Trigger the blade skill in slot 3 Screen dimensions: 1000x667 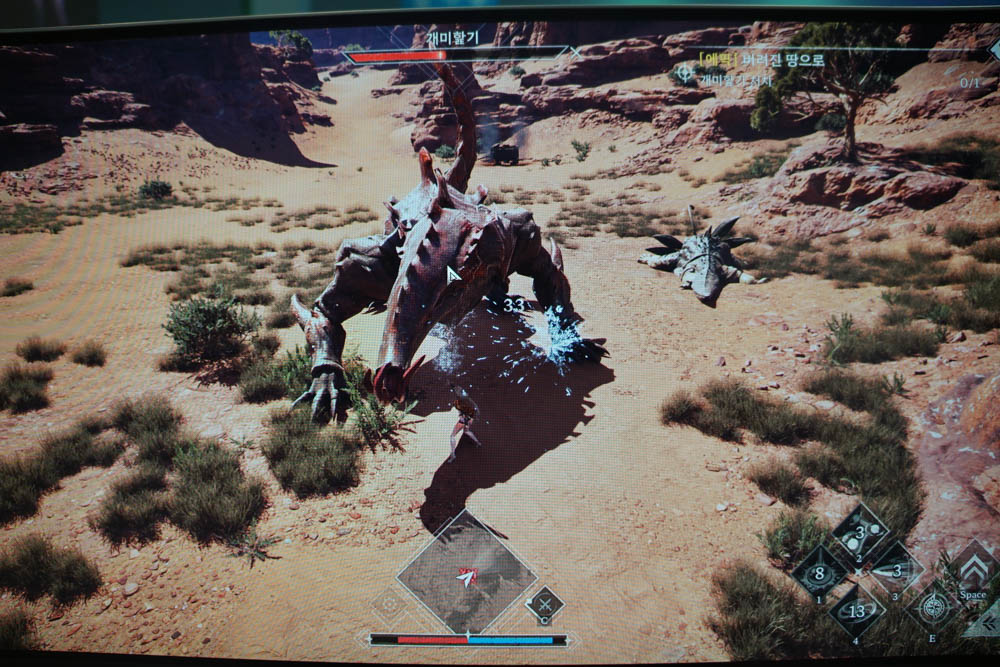coord(896,571)
